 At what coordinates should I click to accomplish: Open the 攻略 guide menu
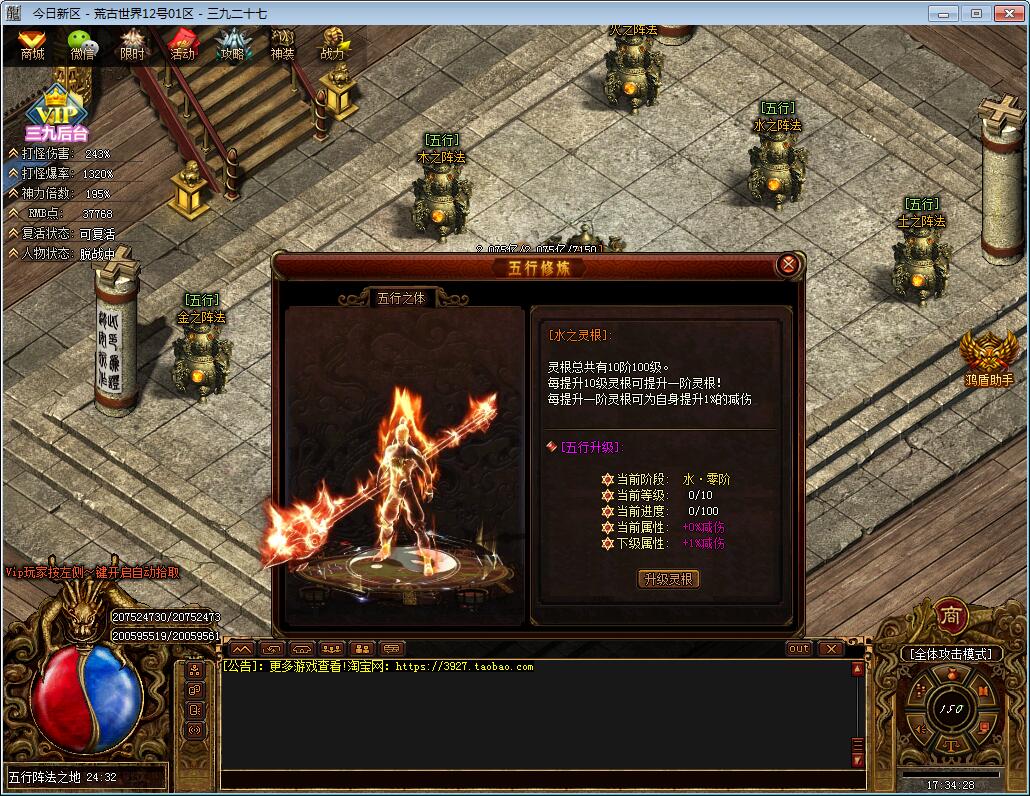[x=232, y=44]
